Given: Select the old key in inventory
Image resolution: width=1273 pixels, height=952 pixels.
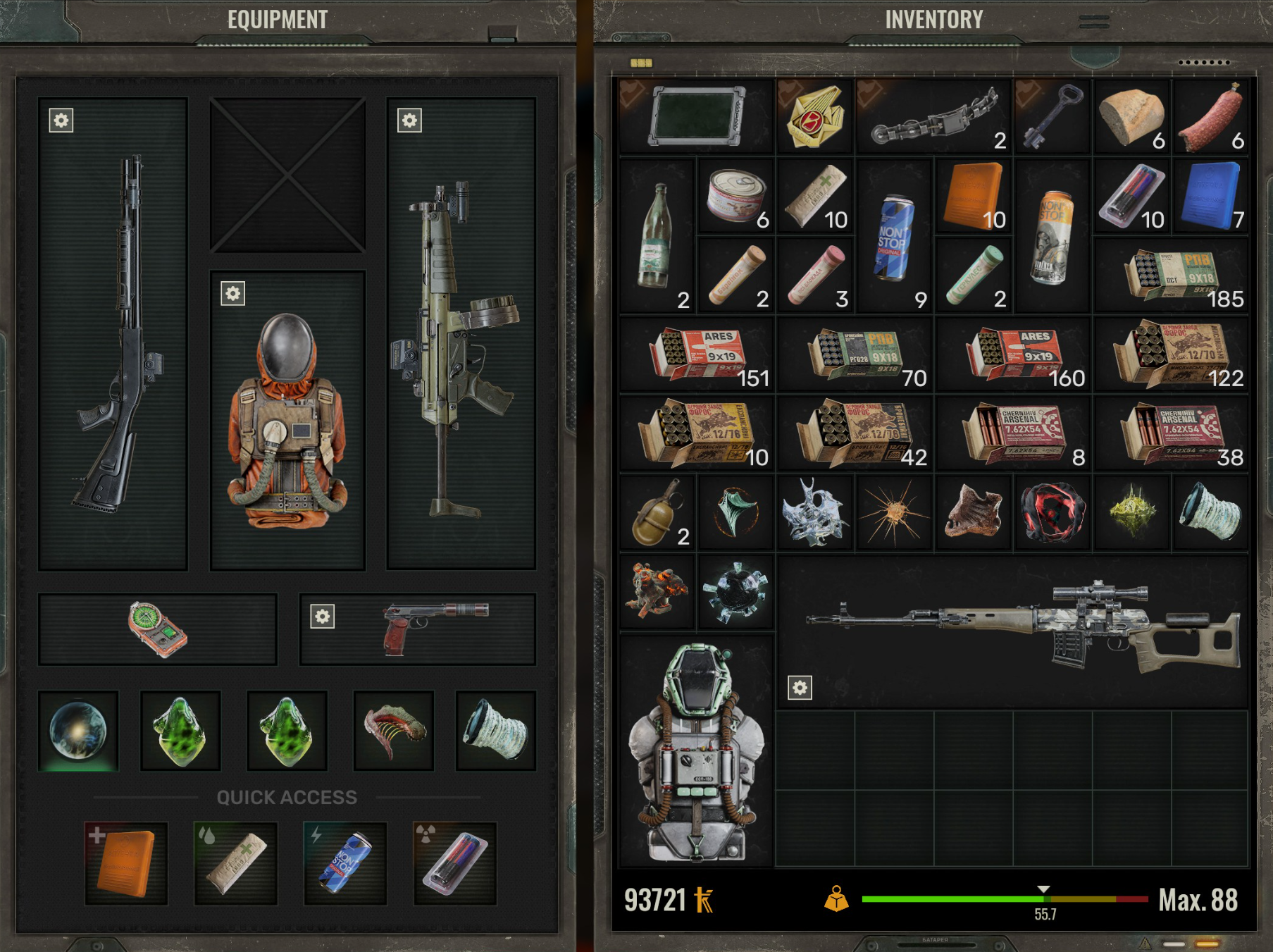Looking at the screenshot, I should pyautogui.click(x=1051, y=116).
